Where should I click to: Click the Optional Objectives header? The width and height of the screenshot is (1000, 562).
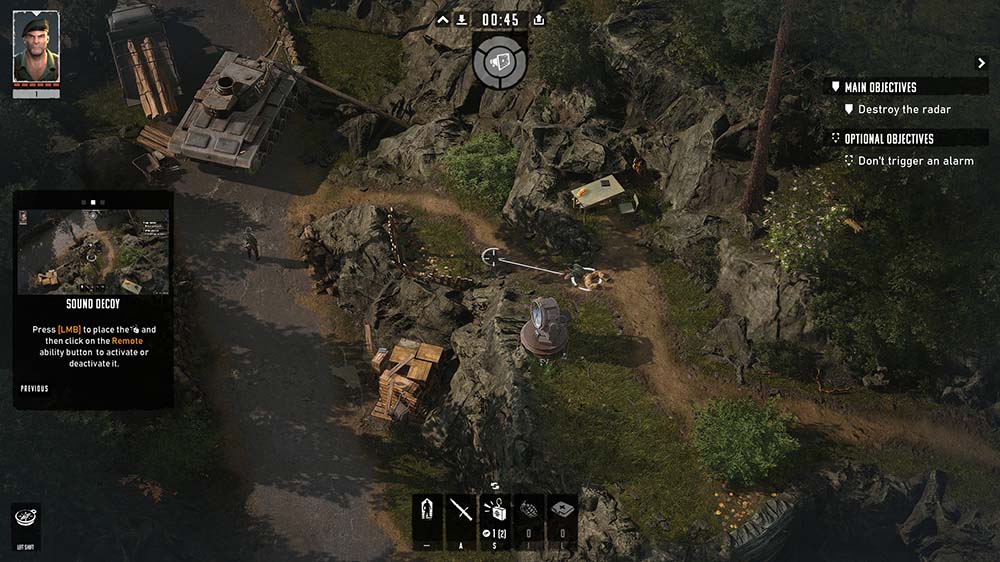point(888,139)
